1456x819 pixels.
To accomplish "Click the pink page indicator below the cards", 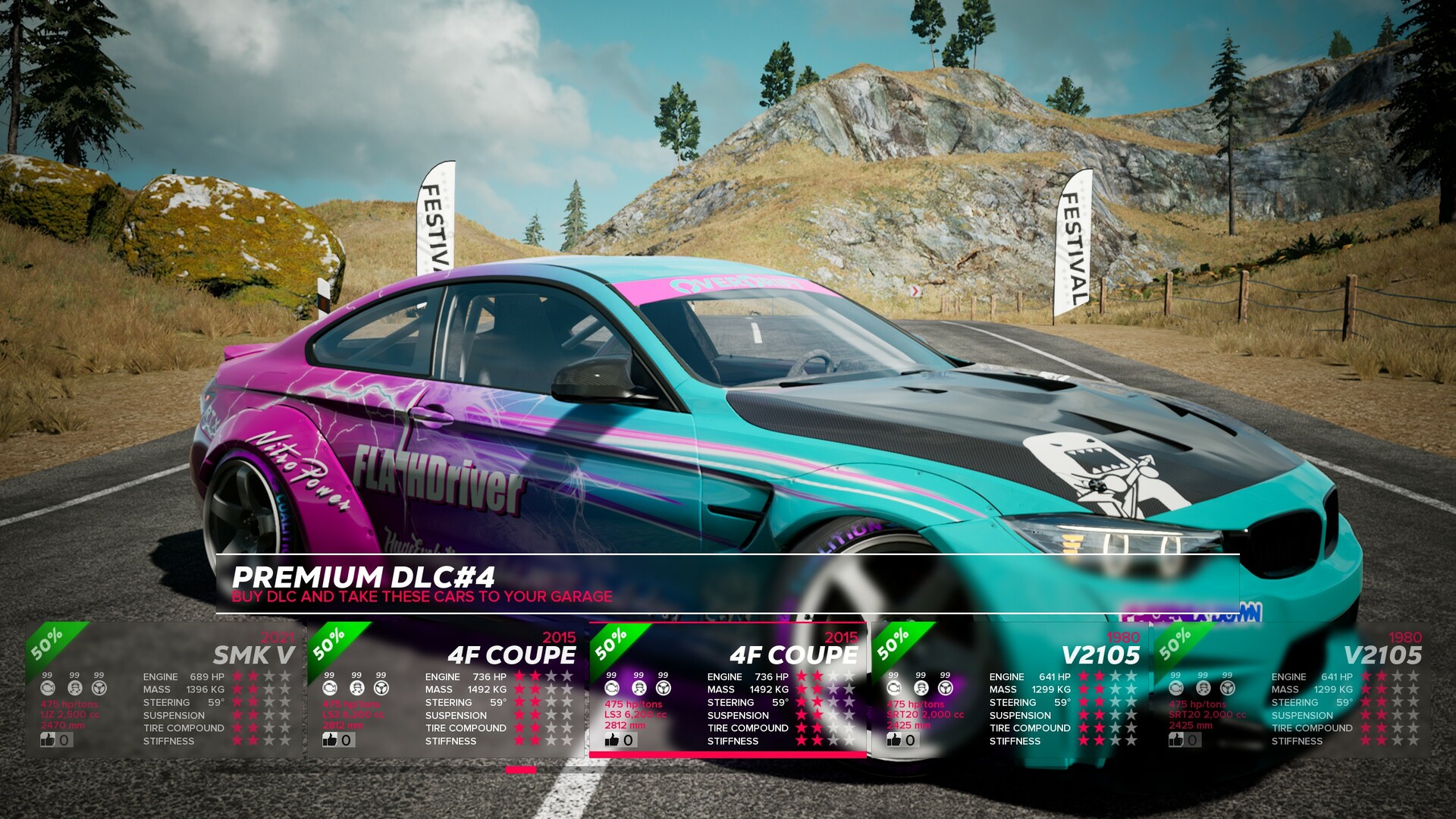I will pyautogui.click(x=522, y=769).
